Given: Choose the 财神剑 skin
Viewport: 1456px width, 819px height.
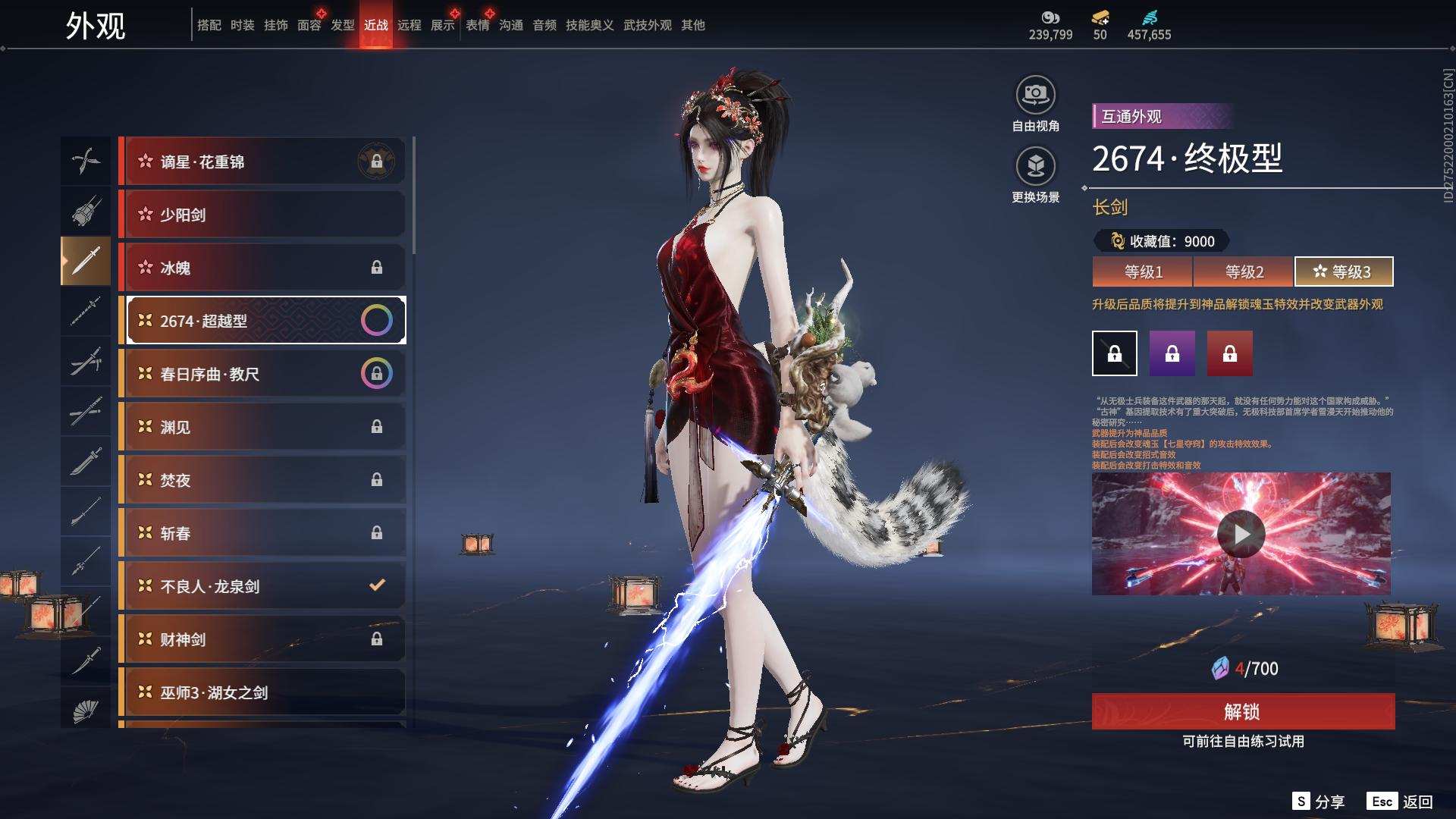Looking at the screenshot, I should coord(262,639).
